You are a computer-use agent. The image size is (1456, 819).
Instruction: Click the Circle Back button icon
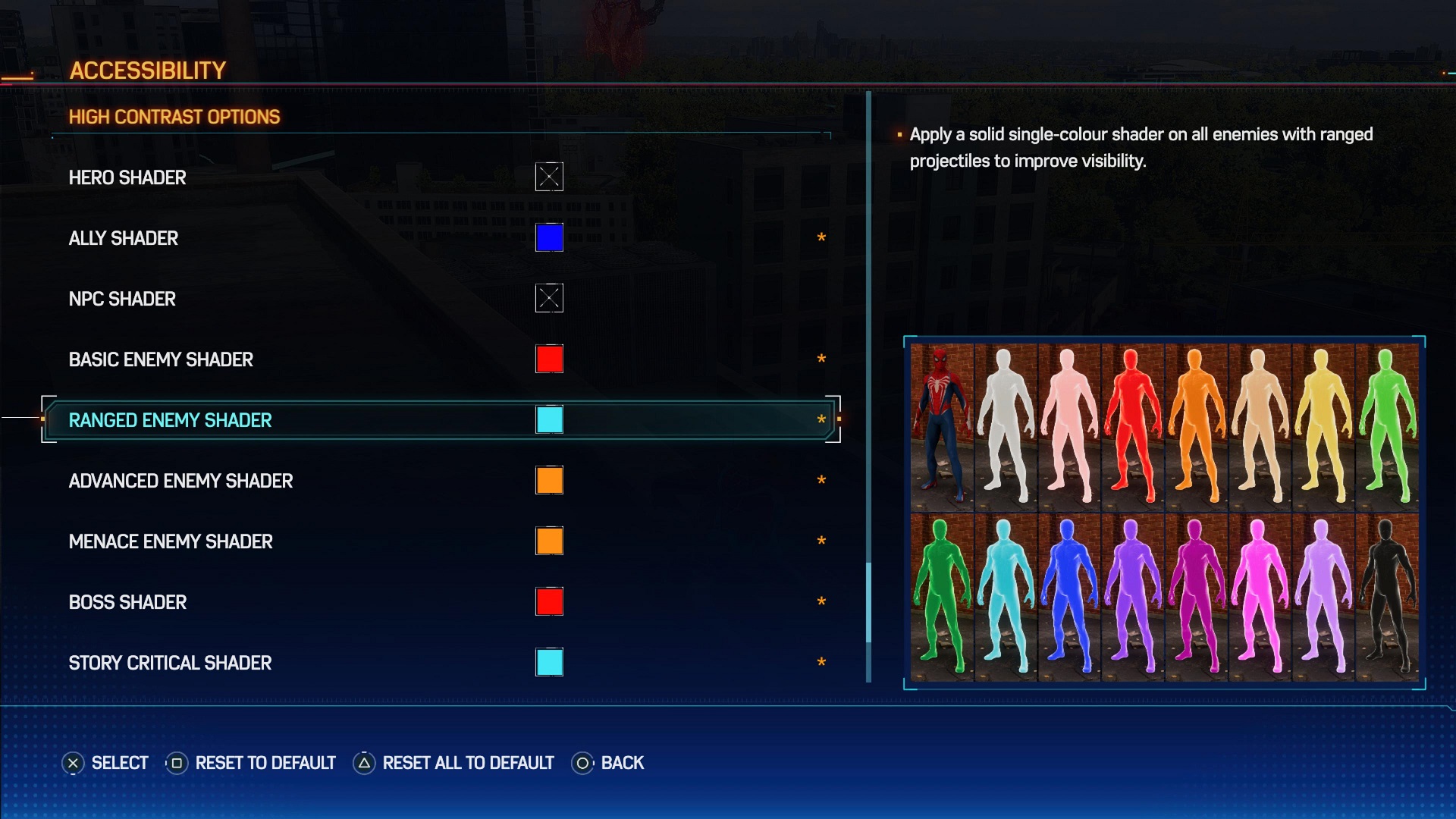coord(582,763)
